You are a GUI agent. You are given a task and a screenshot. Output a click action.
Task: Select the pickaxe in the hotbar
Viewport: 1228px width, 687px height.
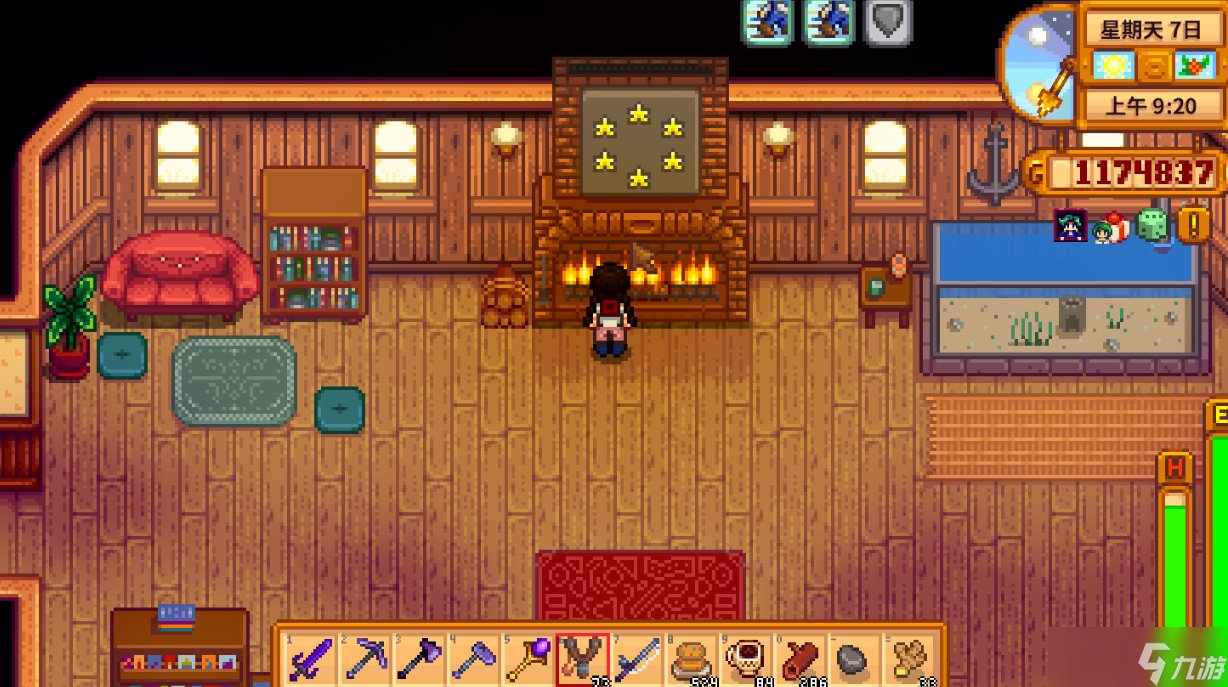(363, 659)
